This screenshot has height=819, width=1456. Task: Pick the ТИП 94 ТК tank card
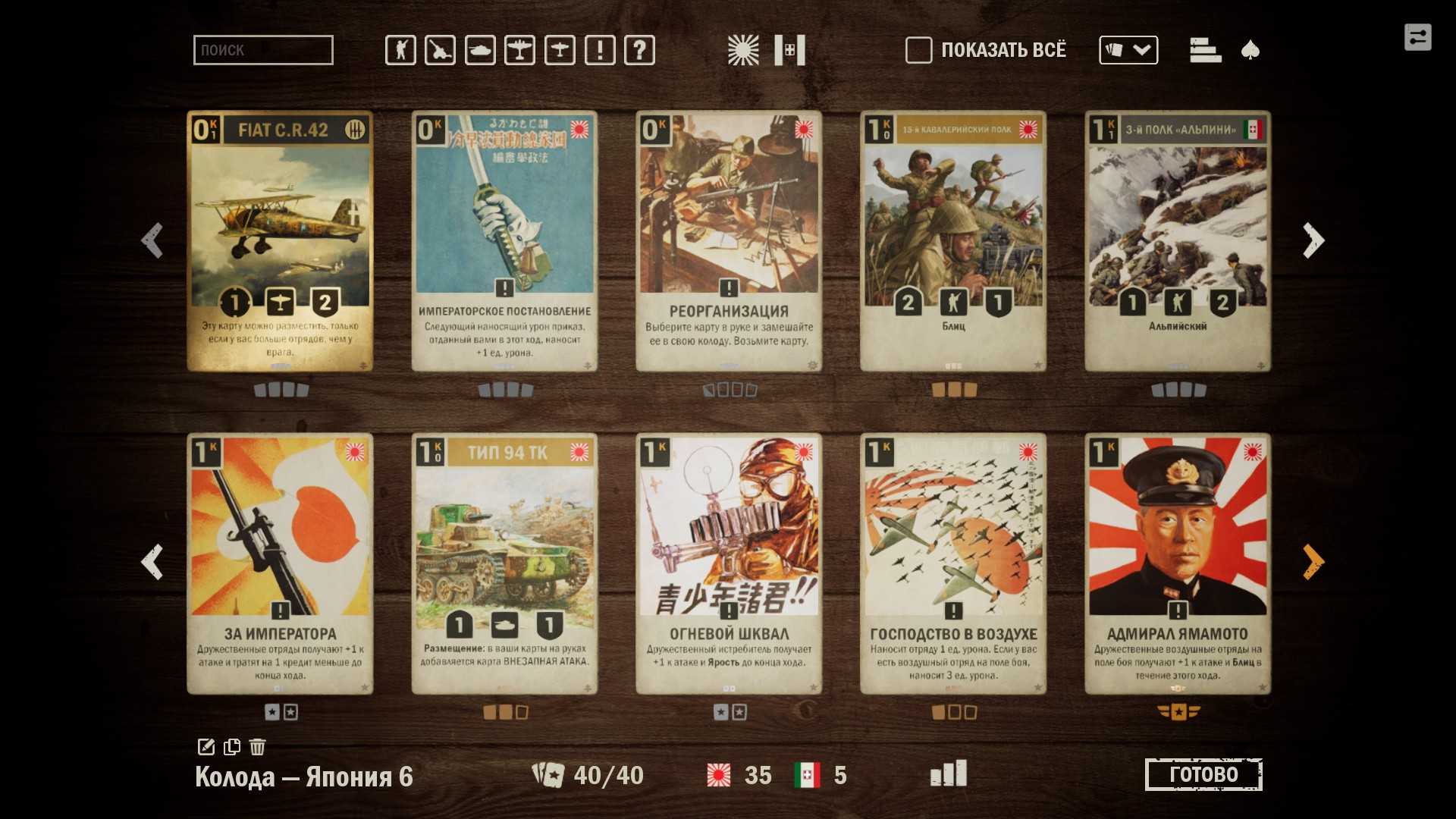point(504,563)
